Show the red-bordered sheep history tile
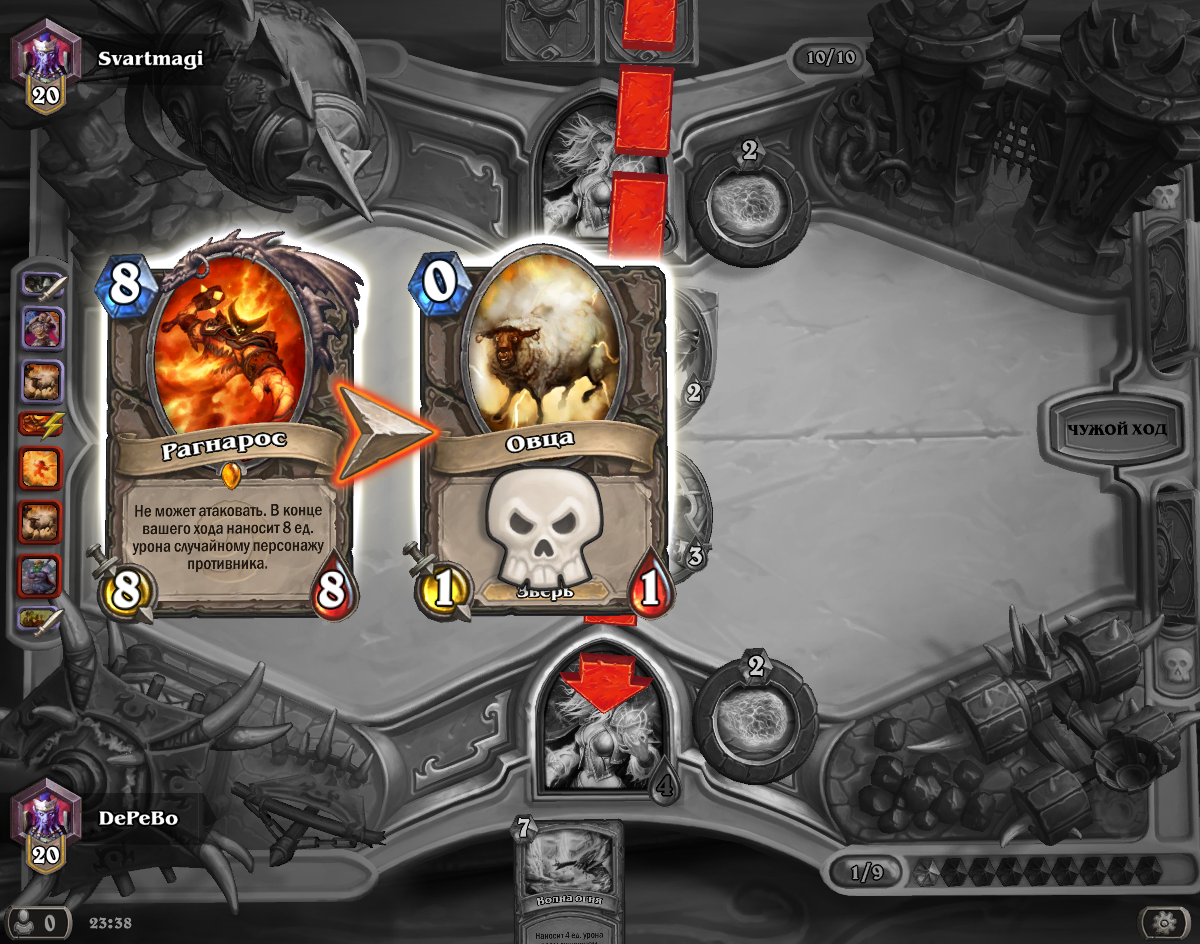This screenshot has height=944, width=1200. click(x=40, y=521)
